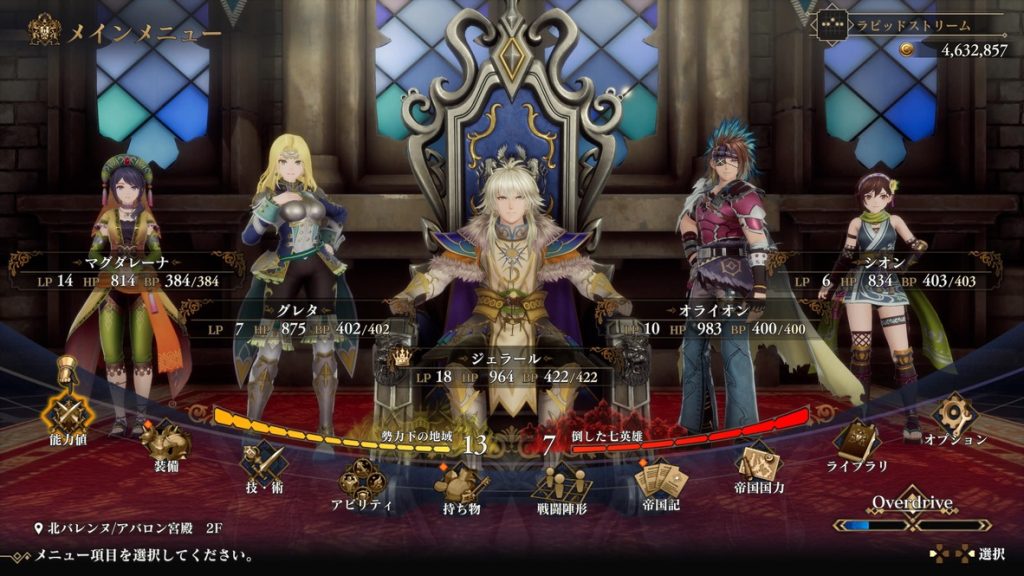Open the 能力値 stats menu
This screenshot has height=576, width=1024.
point(69,413)
